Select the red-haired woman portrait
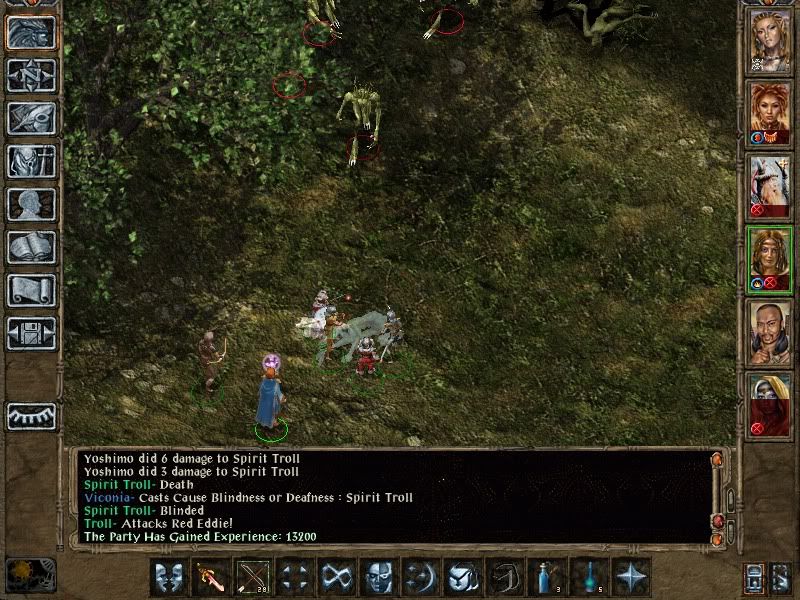800x600 pixels. [x=770, y=112]
